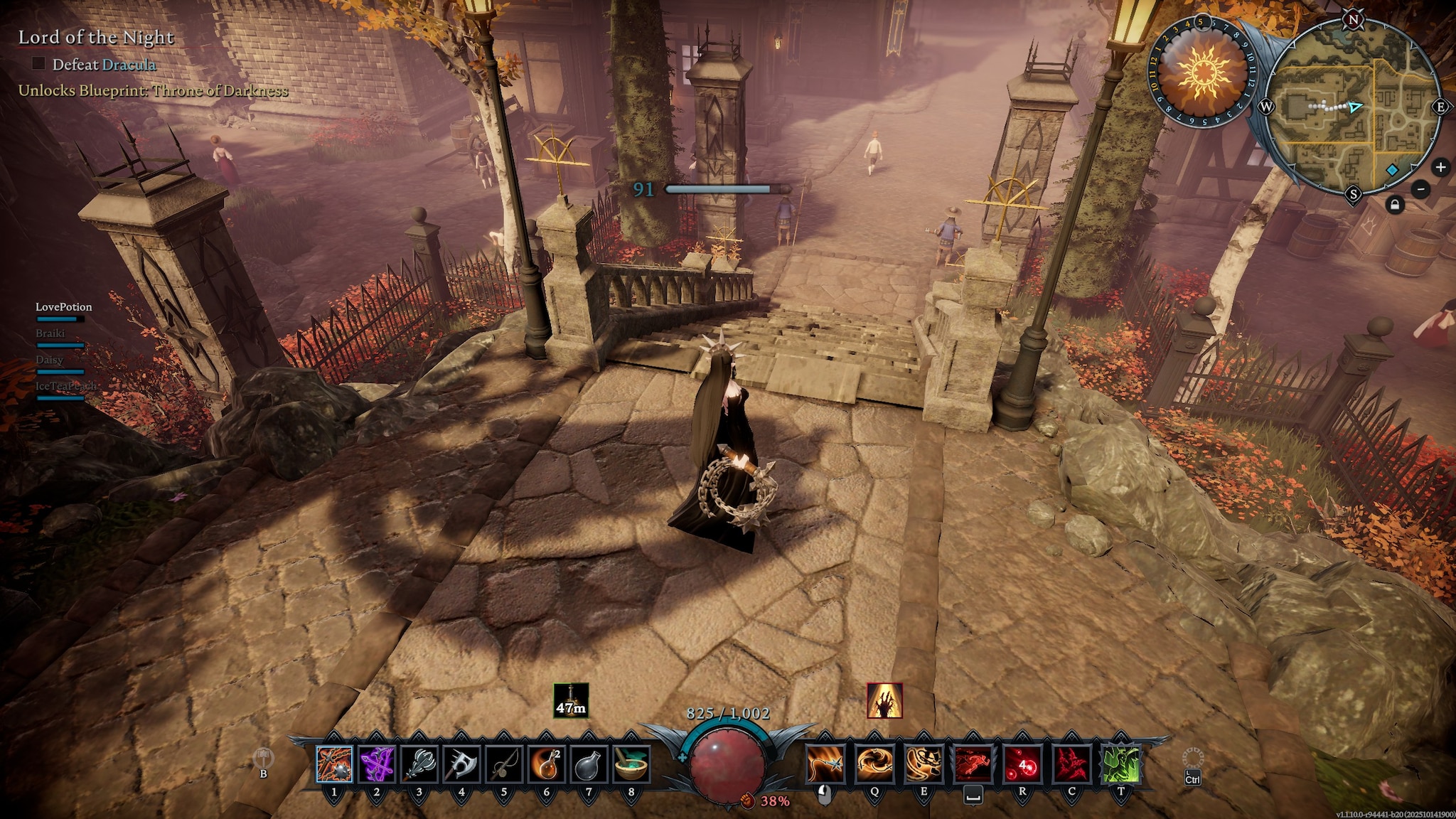This screenshot has height=819, width=1456.
Task: Select the spiked chain whip weapon slot
Action: pos(334,764)
